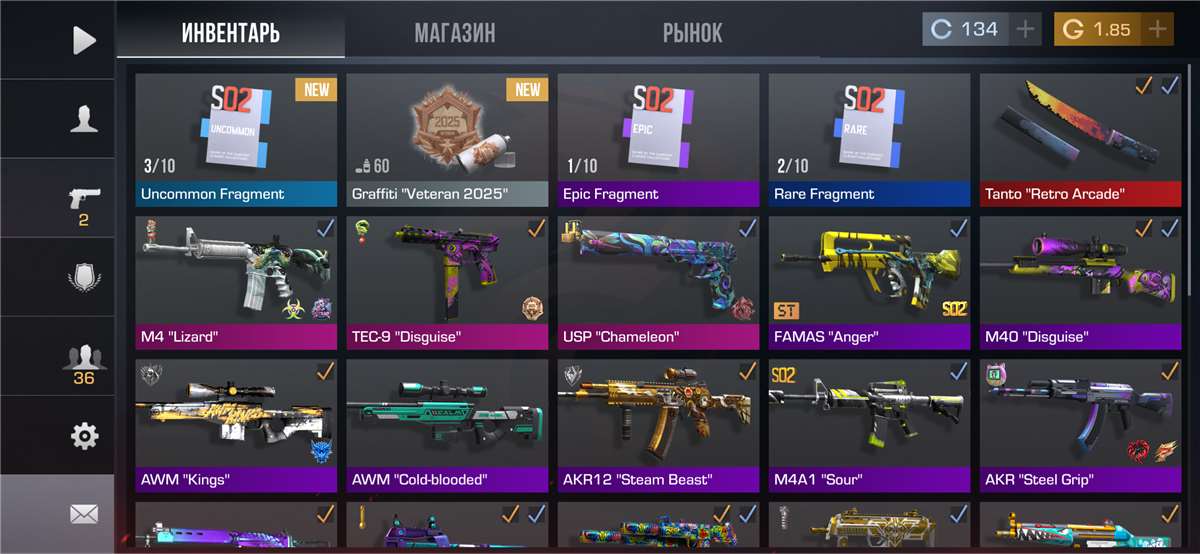1200x554 pixels.
Task: Select the Uncommon Fragment item
Action: [x=236, y=139]
